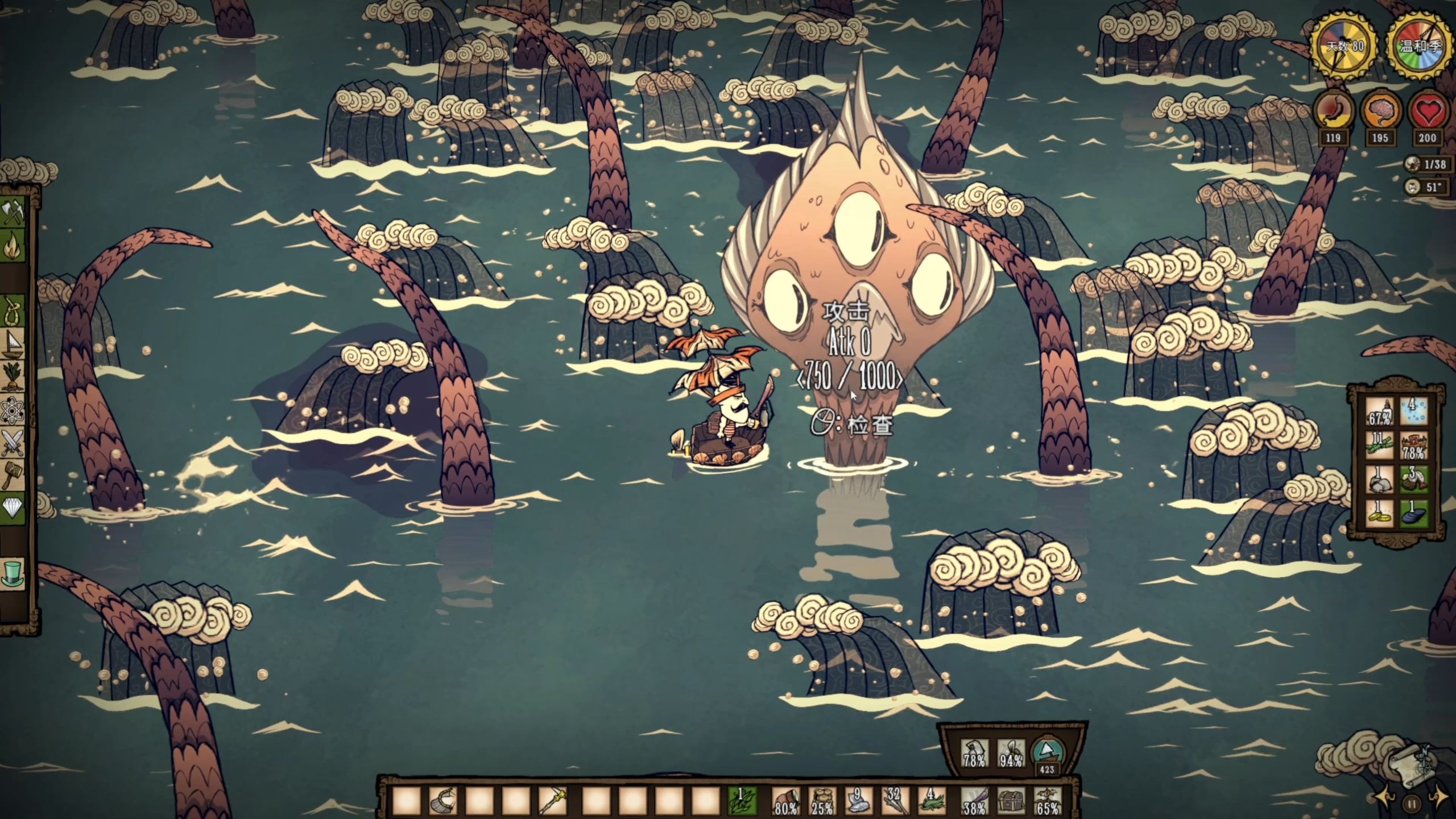Screen dimensions: 1456x819
Task: Open the diamond Refine tab
Action: [14, 508]
